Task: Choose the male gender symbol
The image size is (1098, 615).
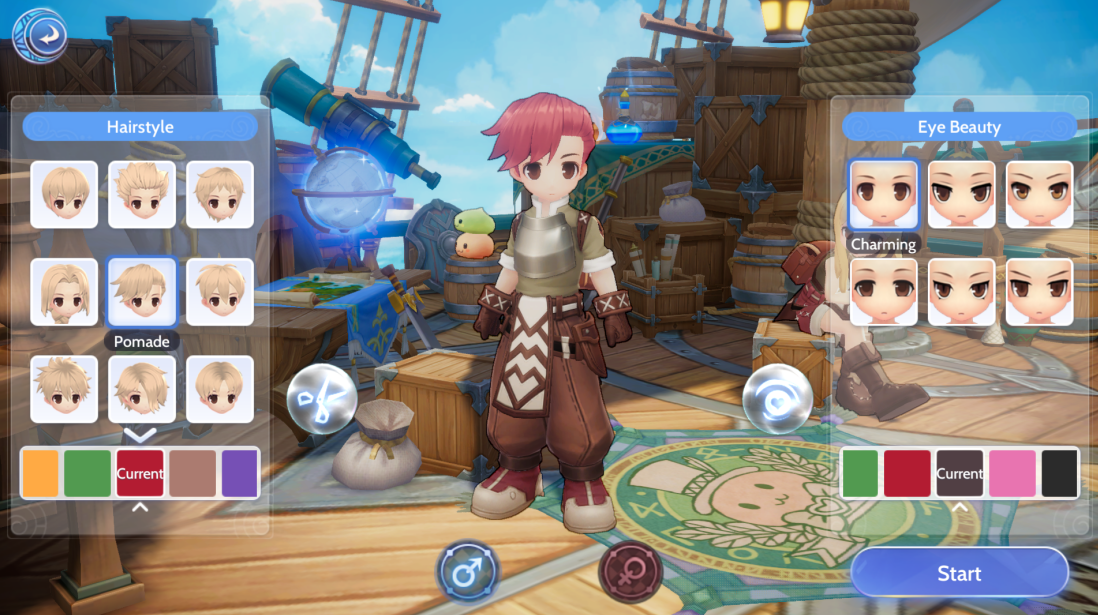Action: (468, 574)
